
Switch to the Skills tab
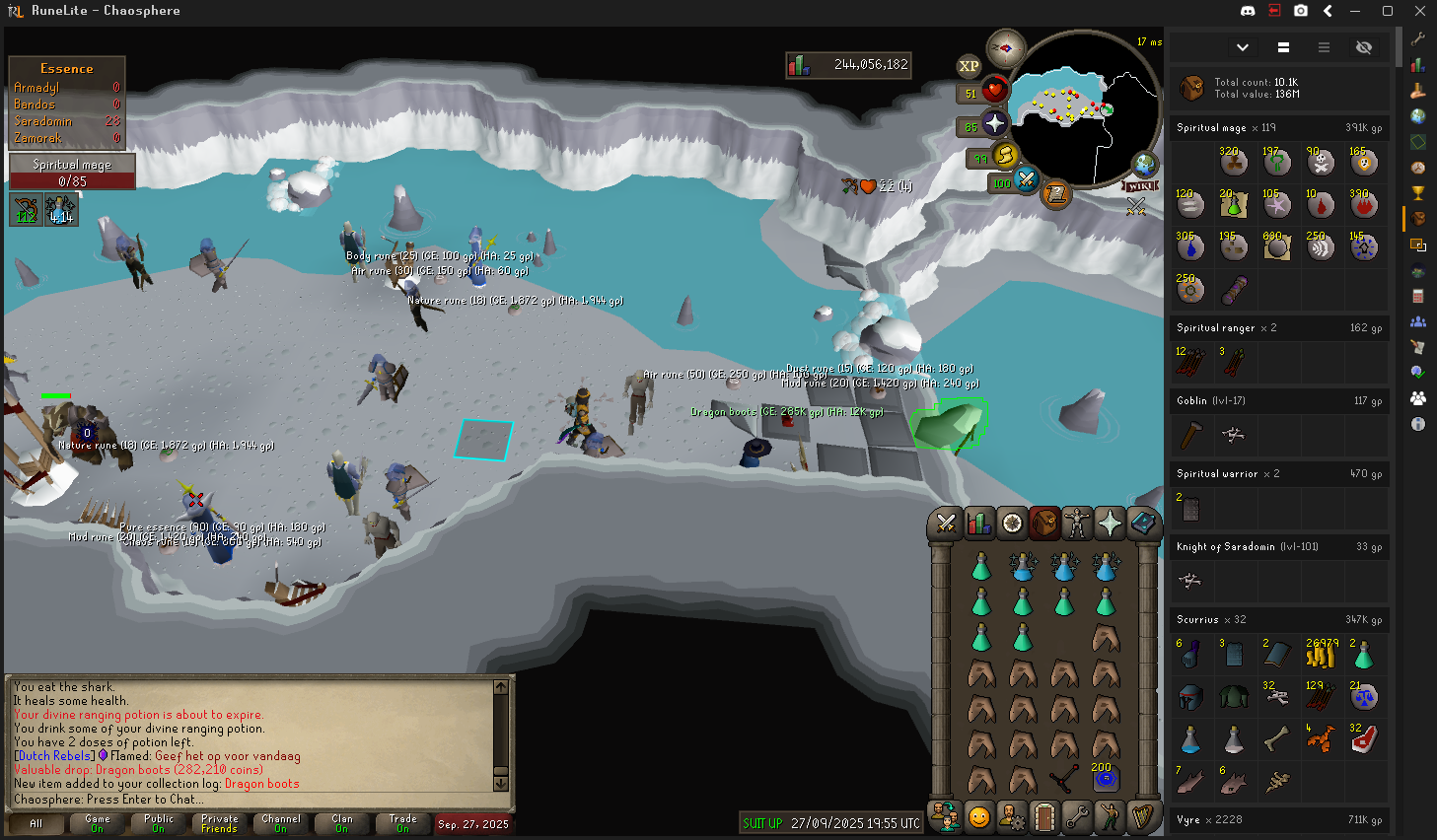978,524
